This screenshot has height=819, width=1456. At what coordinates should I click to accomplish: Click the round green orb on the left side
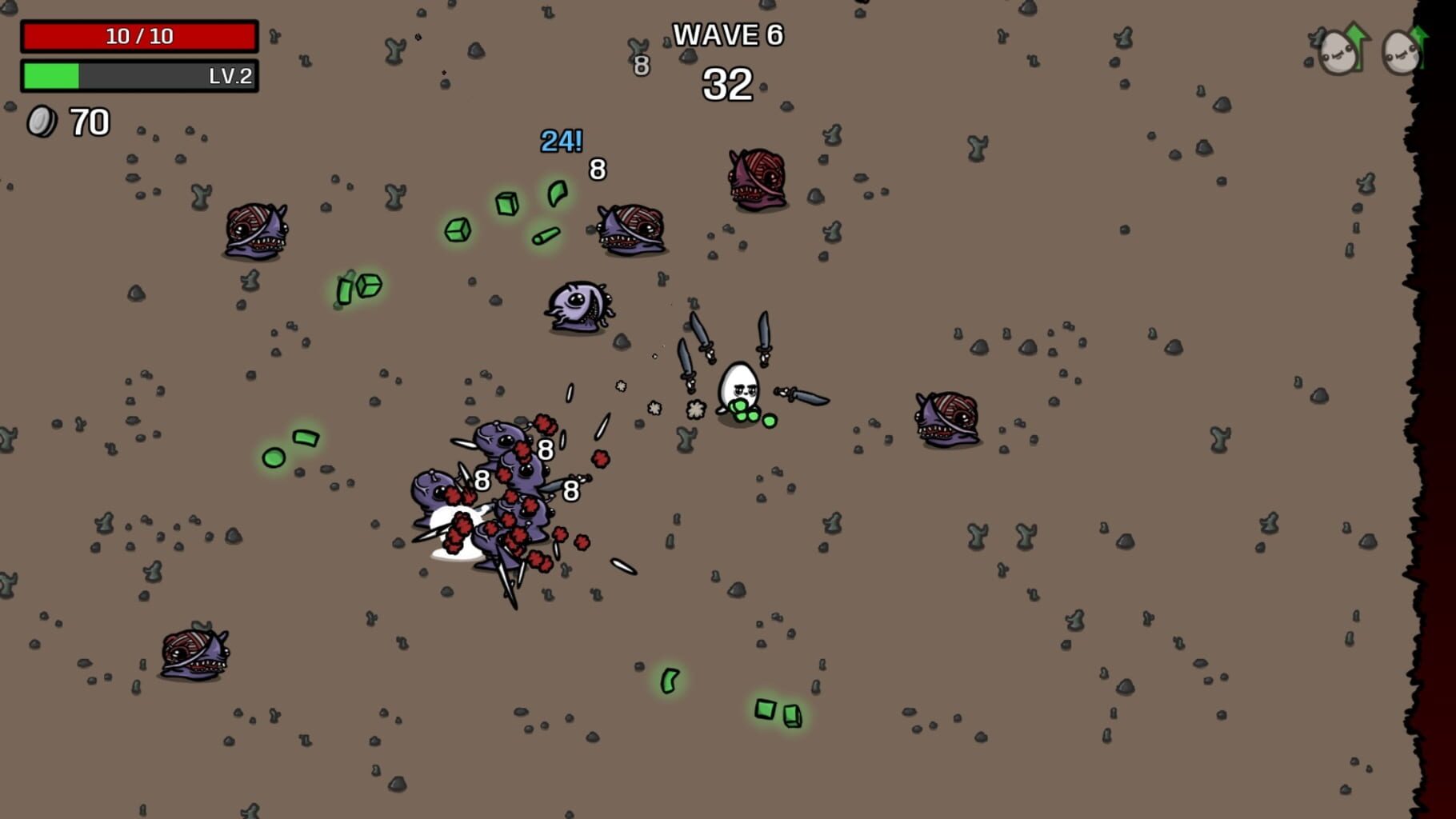tap(273, 456)
